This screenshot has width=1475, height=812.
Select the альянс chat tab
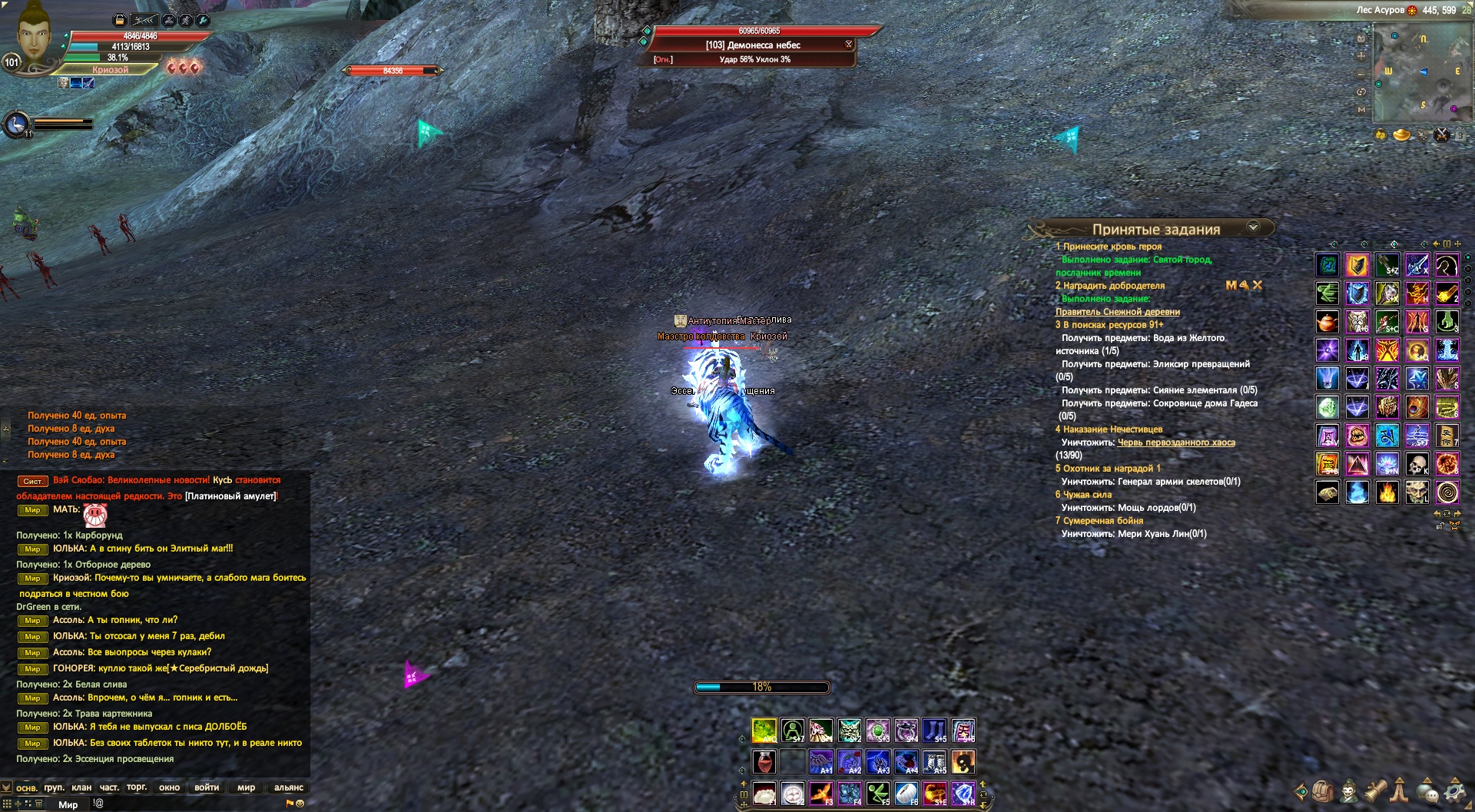(x=289, y=787)
